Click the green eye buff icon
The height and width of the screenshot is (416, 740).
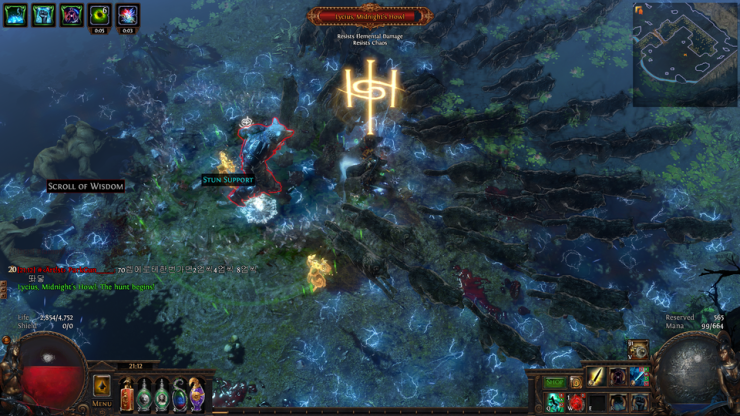[x=99, y=15]
